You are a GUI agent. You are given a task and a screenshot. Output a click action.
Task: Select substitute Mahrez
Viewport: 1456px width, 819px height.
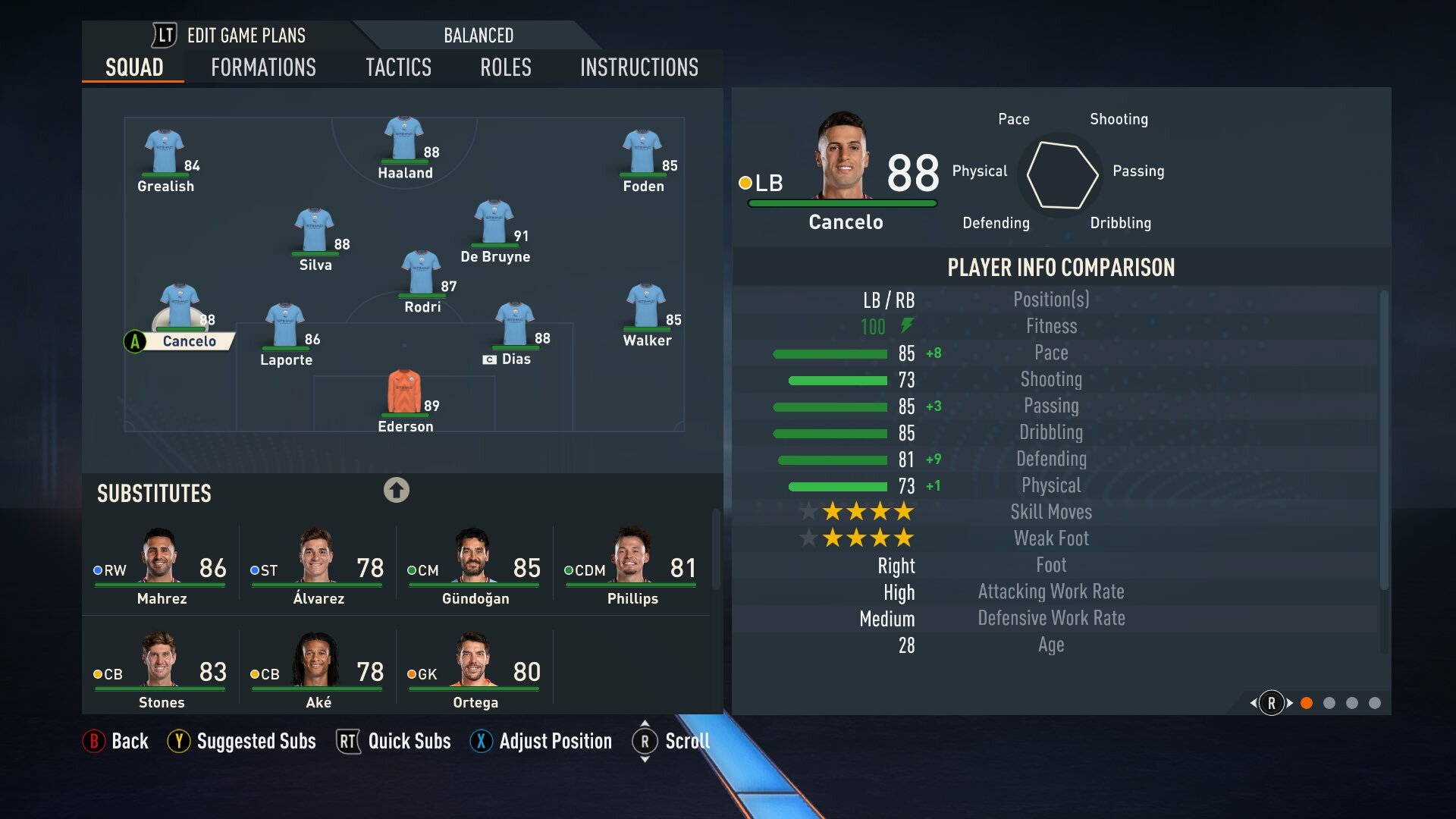(x=161, y=567)
